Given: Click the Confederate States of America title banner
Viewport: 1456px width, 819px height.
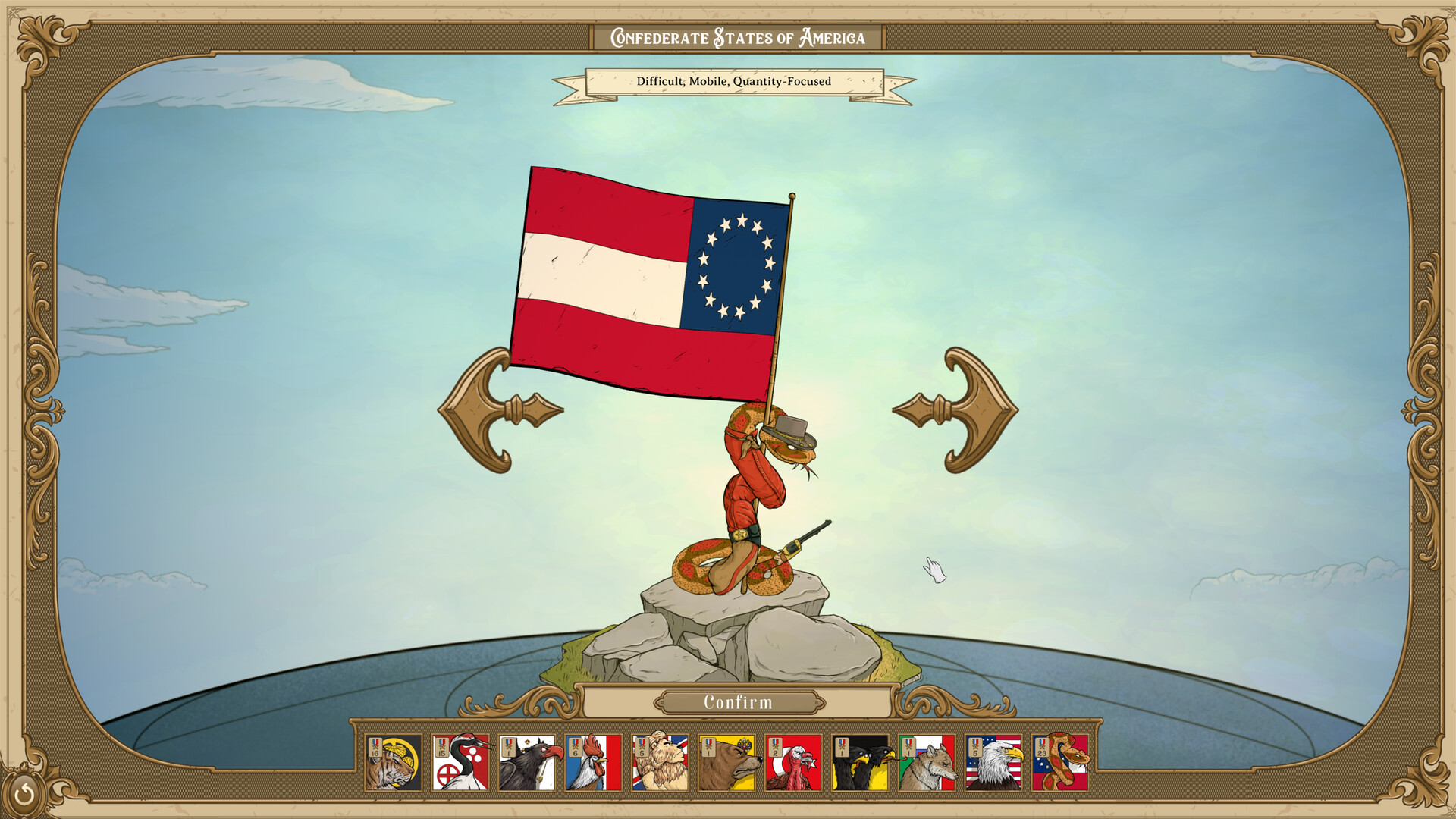Looking at the screenshot, I should pos(737,36).
